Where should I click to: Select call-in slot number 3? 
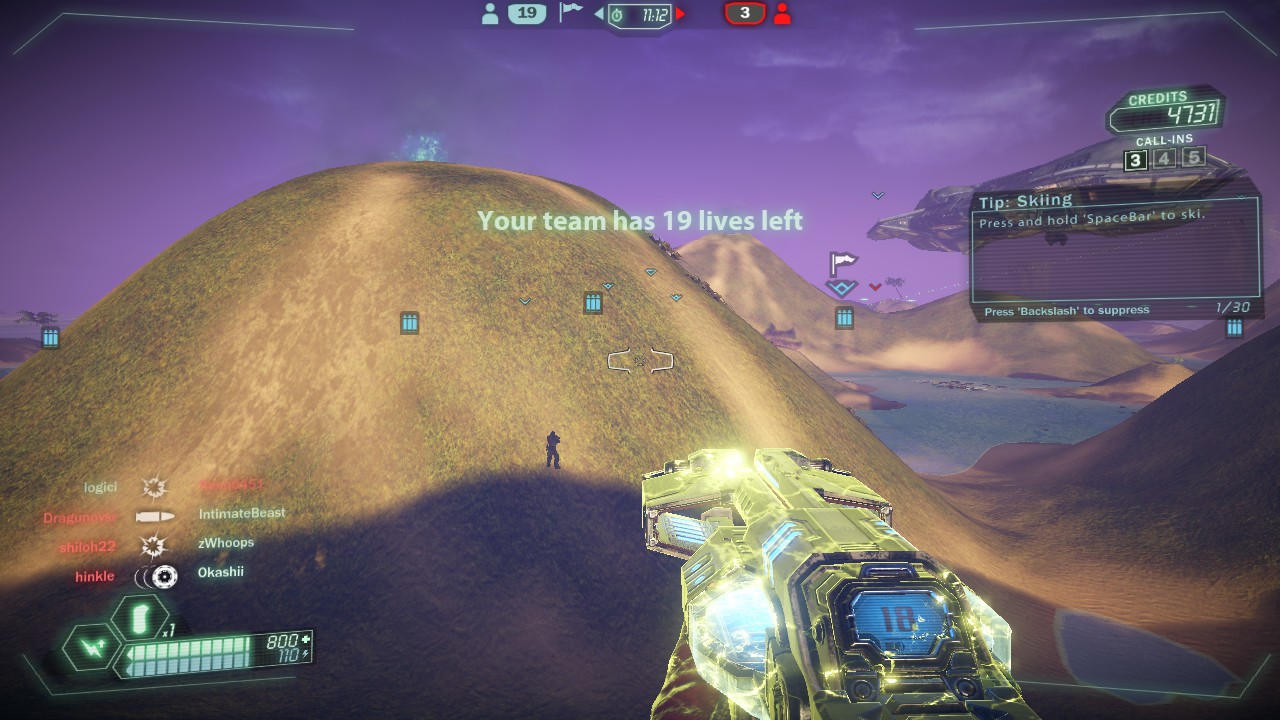[x=1135, y=160]
